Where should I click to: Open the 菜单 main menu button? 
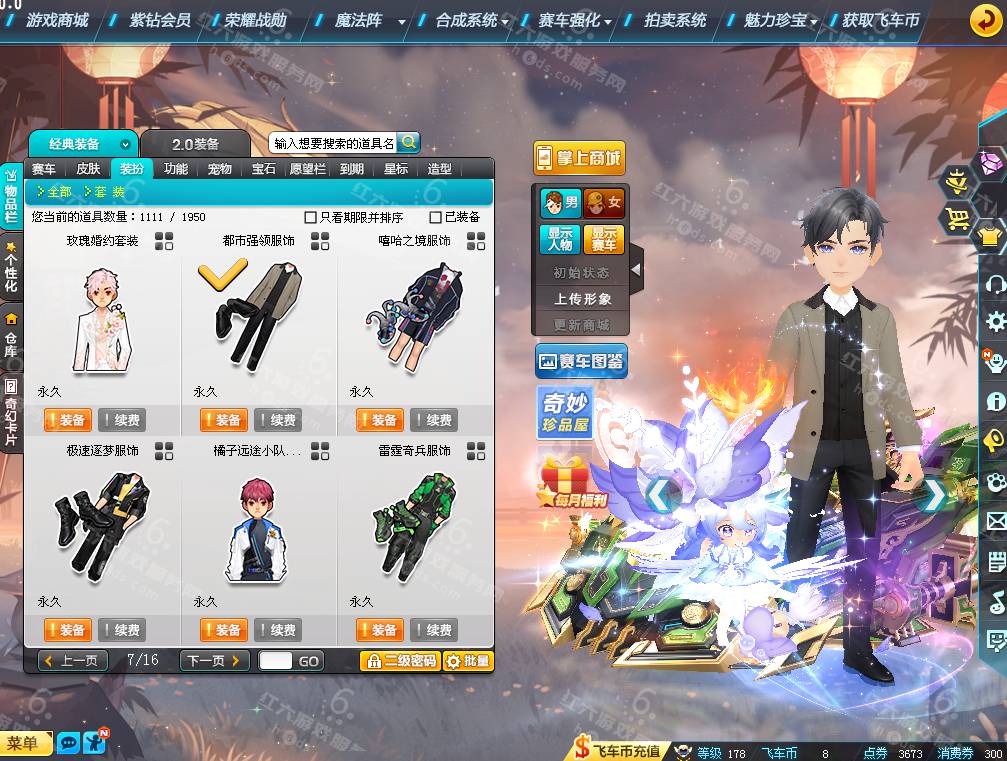[x=24, y=743]
